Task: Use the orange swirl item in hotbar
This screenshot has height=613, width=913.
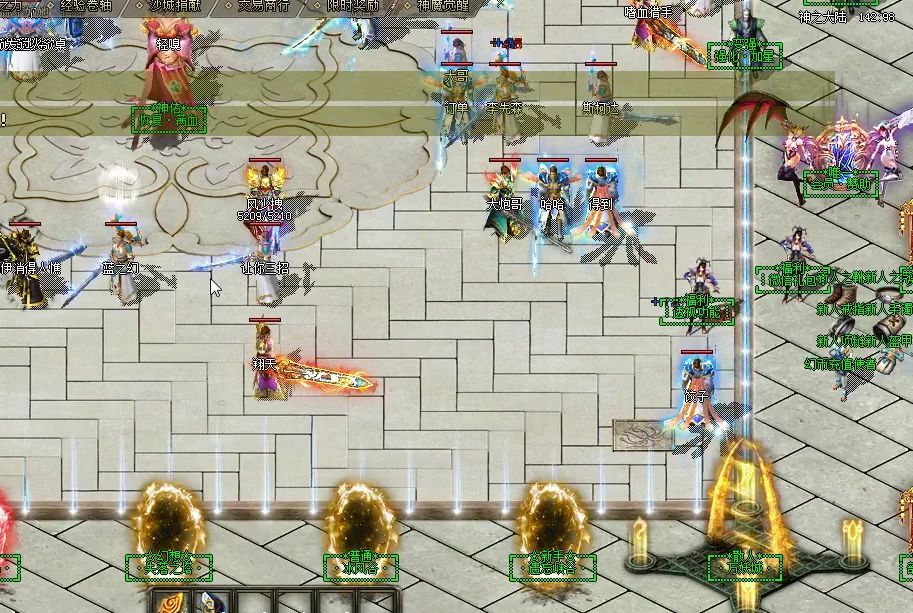Action: point(172,604)
